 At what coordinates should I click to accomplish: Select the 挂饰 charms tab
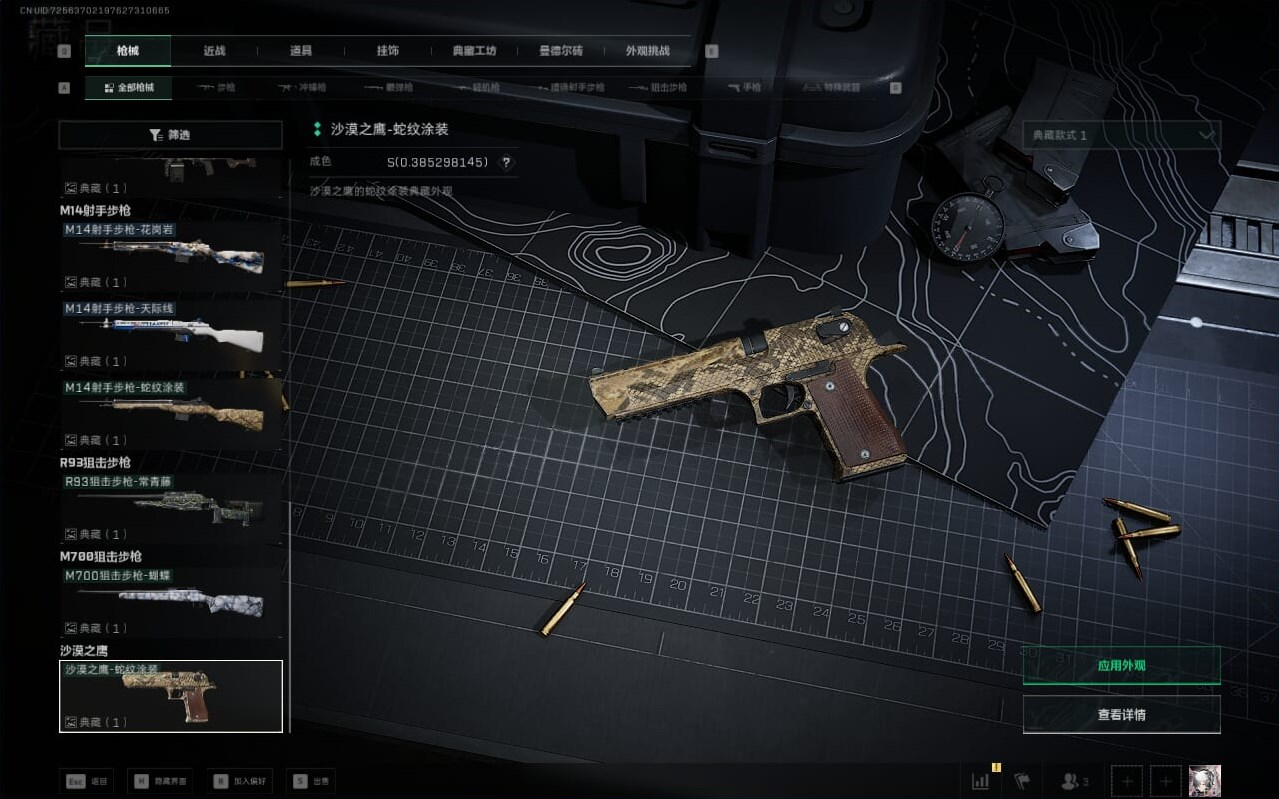pyautogui.click(x=387, y=50)
